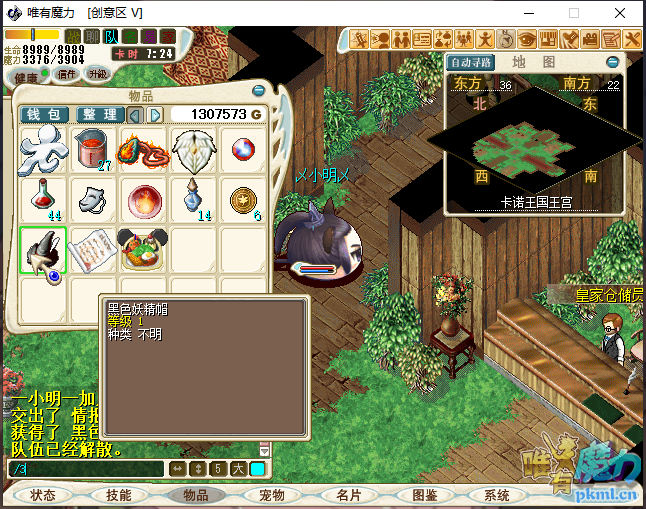
Task: Switch to the 状态 status tab
Action: coord(43,495)
